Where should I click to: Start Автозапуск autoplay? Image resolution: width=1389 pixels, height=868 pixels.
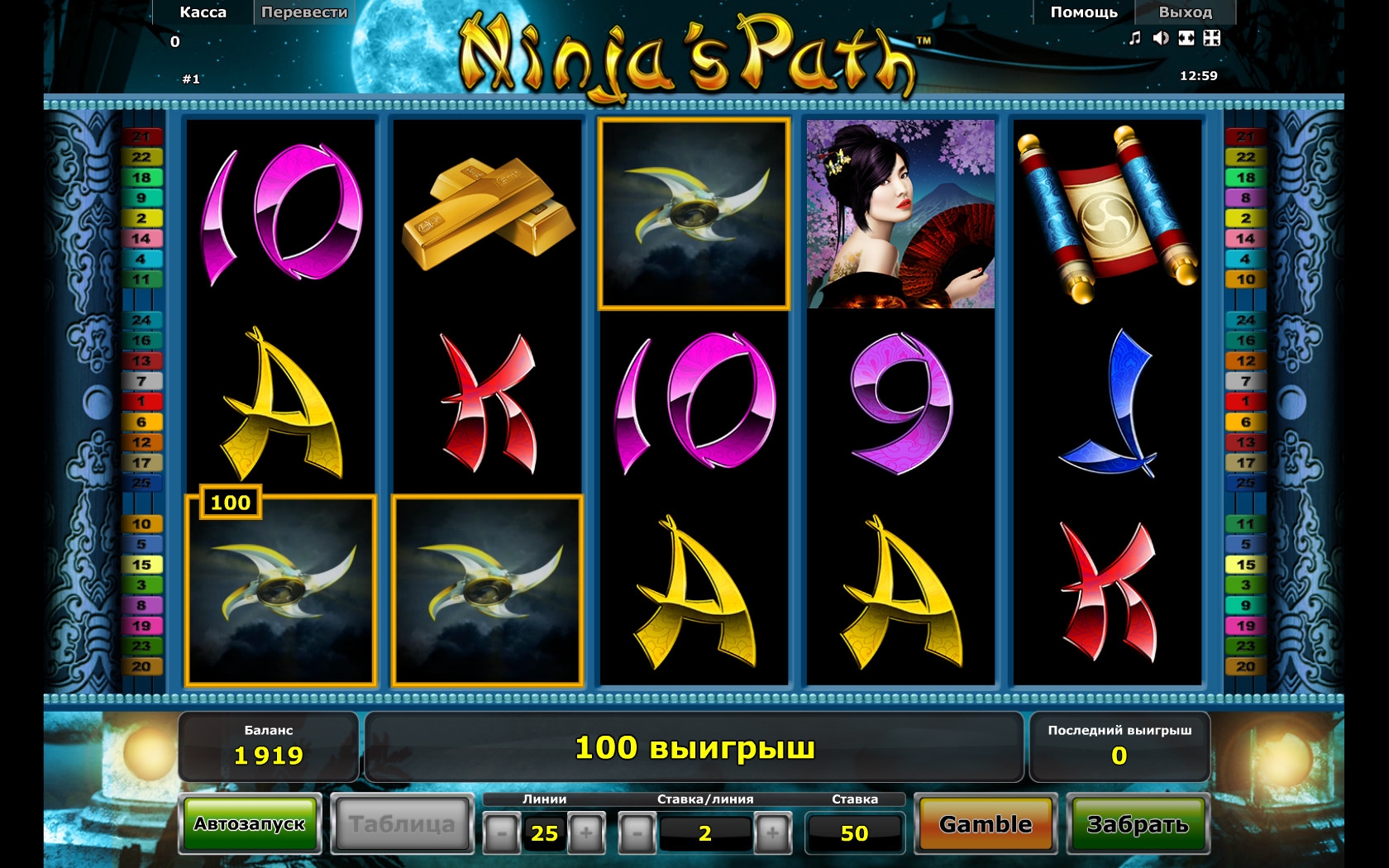click(x=250, y=824)
